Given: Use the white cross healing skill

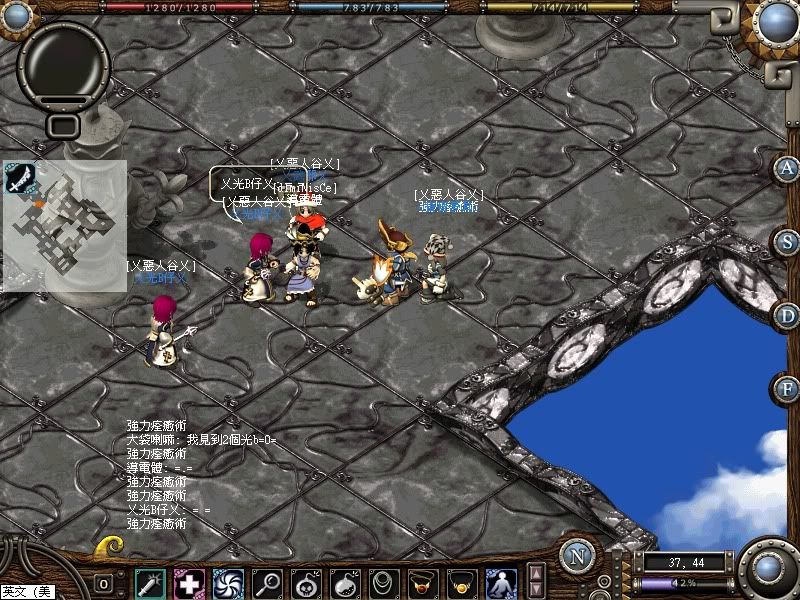Looking at the screenshot, I should 189,582.
